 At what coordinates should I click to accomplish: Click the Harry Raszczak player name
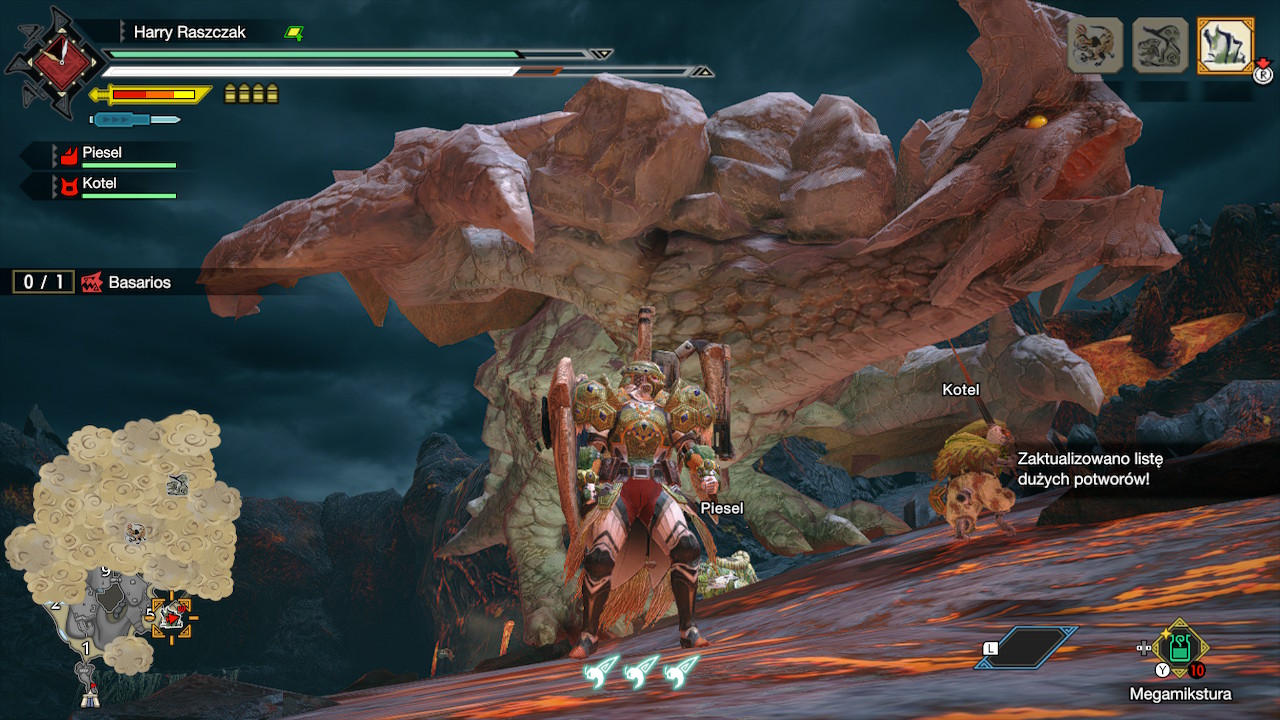pyautogui.click(x=190, y=33)
